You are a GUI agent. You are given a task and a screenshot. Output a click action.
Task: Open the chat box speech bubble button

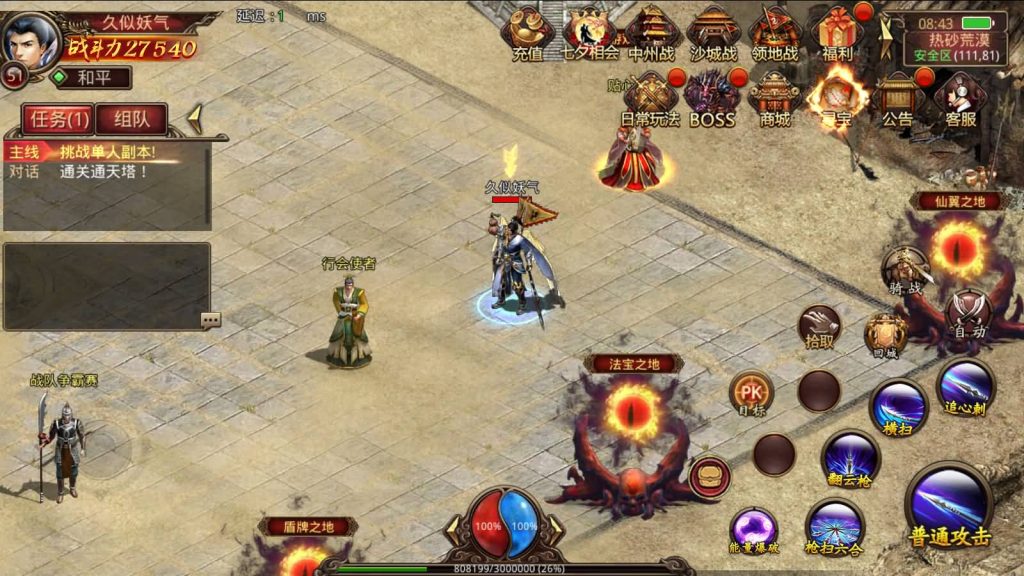[x=210, y=320]
